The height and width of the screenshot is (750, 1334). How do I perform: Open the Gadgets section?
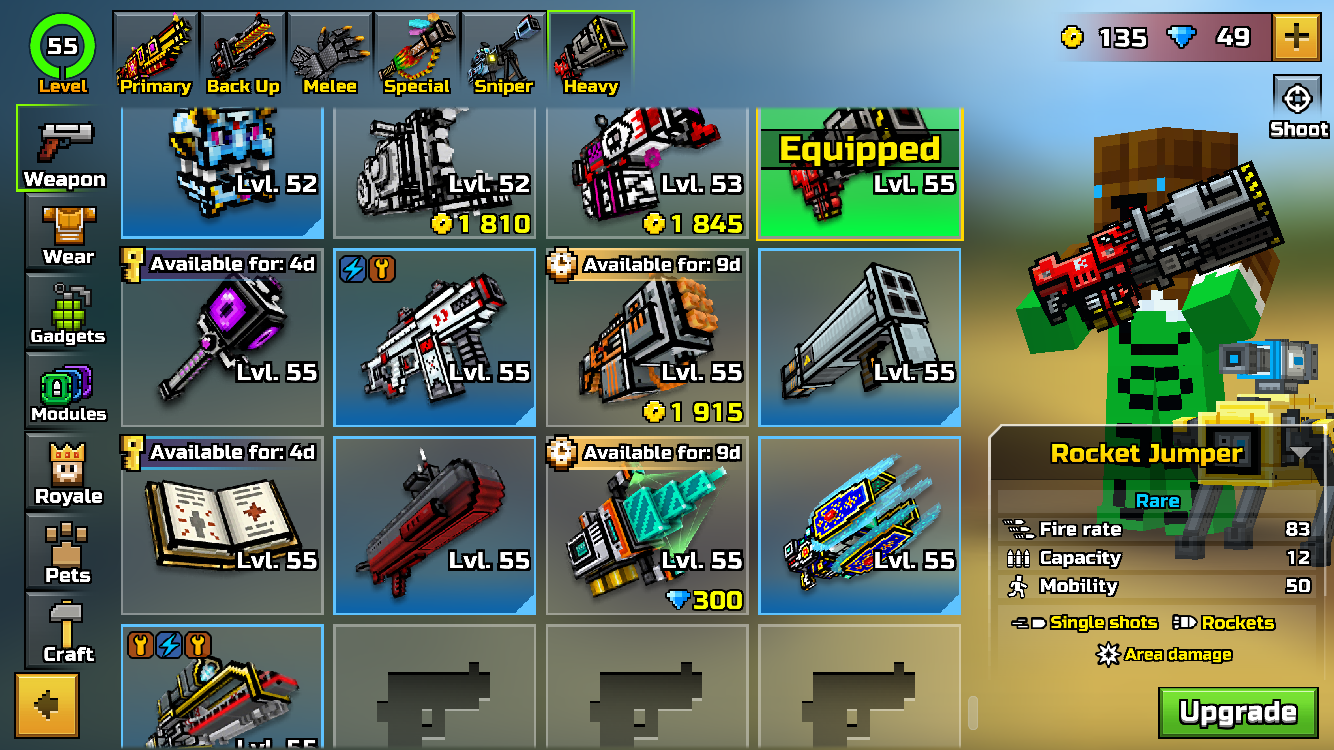[64, 307]
